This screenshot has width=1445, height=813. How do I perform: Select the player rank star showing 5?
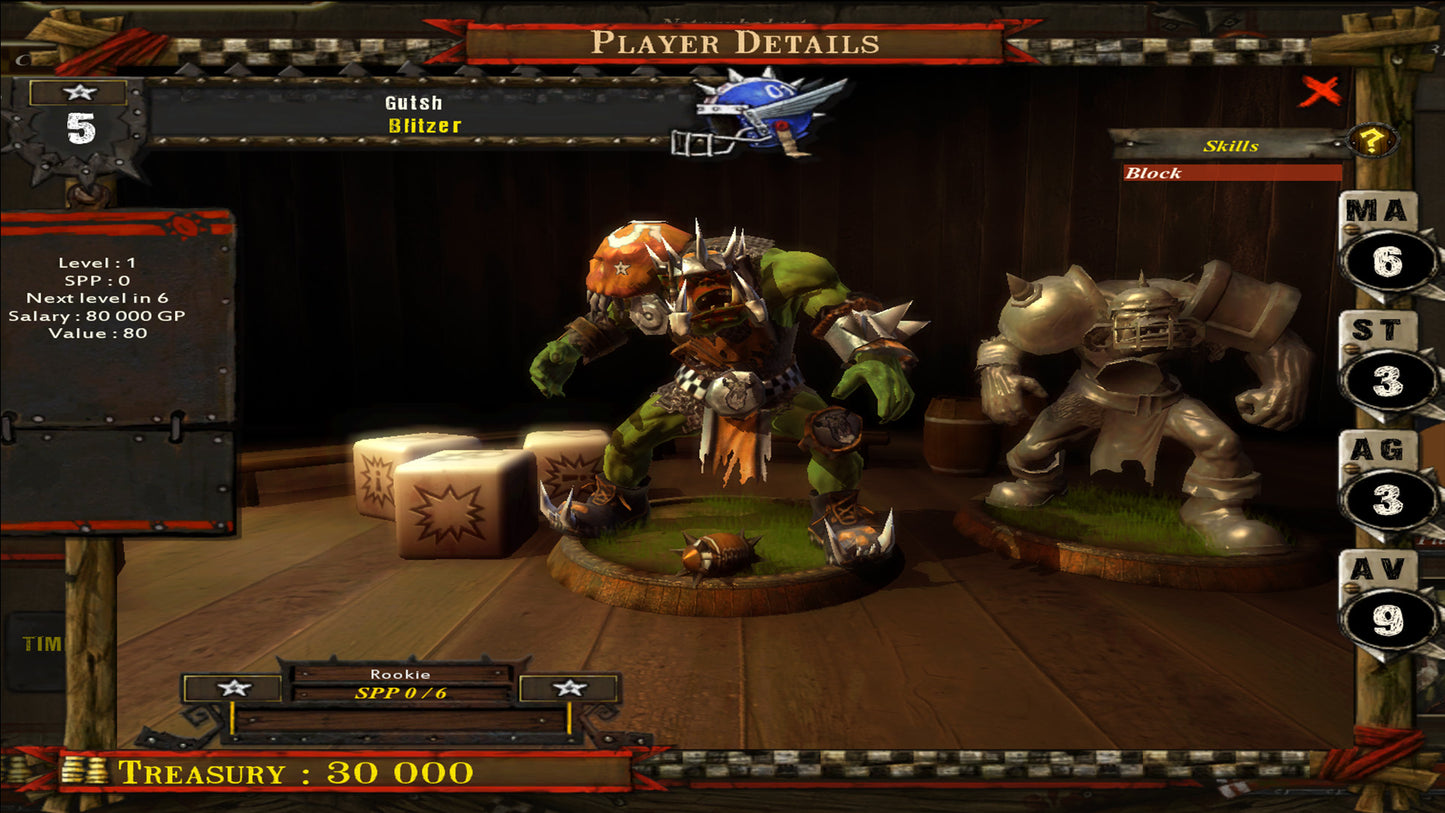pyautogui.click(x=80, y=105)
